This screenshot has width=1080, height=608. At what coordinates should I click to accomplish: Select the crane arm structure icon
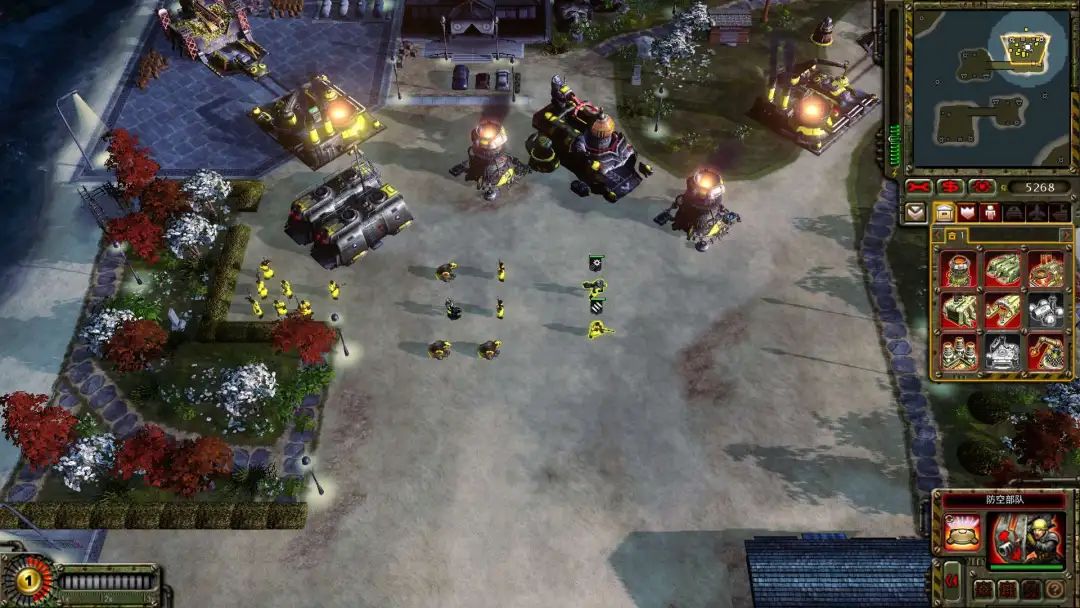pos(1046,351)
